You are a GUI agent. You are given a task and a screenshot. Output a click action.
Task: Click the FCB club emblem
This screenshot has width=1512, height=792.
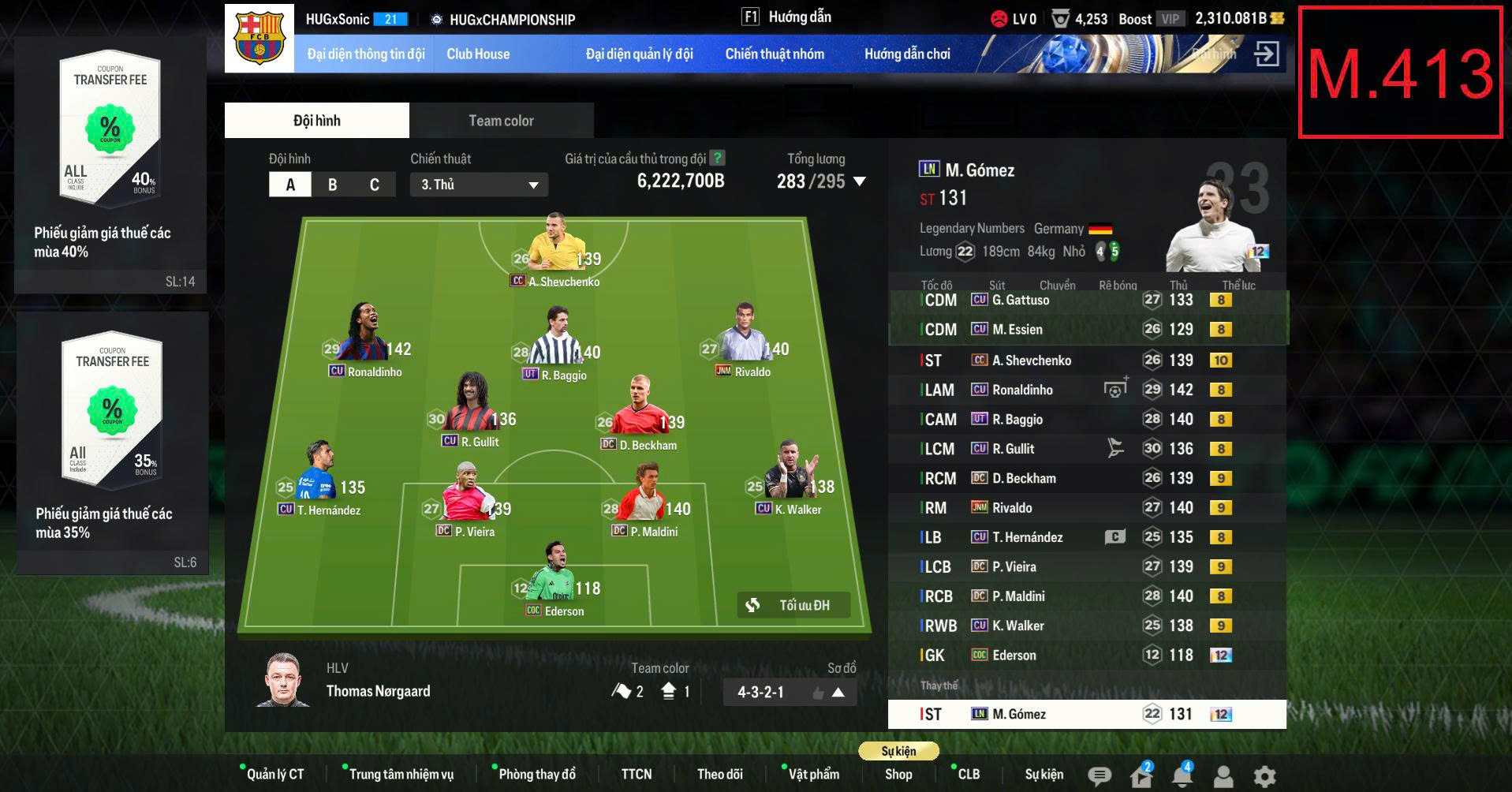point(259,35)
